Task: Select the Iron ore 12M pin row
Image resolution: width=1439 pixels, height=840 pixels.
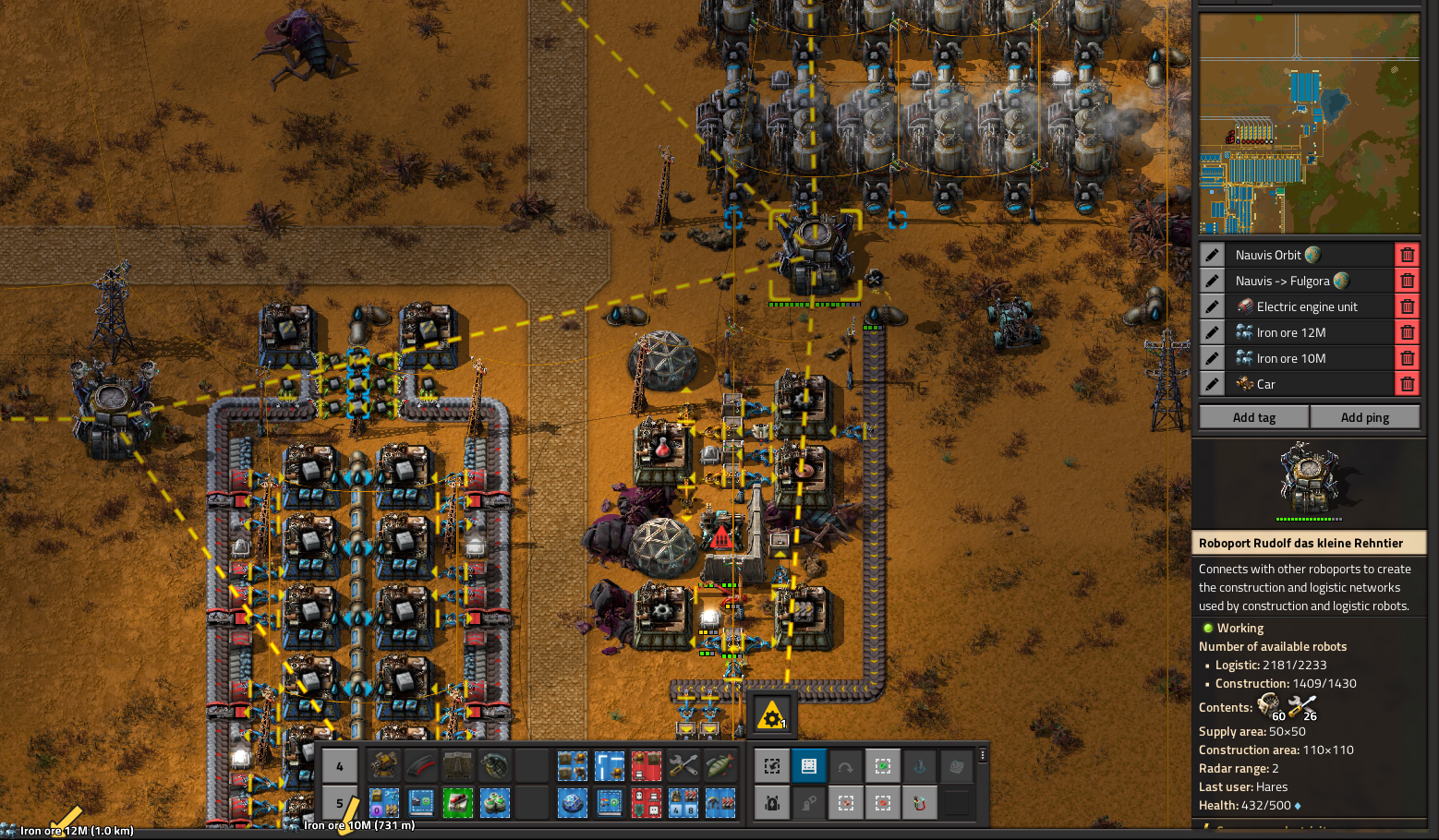Action: [x=1312, y=332]
